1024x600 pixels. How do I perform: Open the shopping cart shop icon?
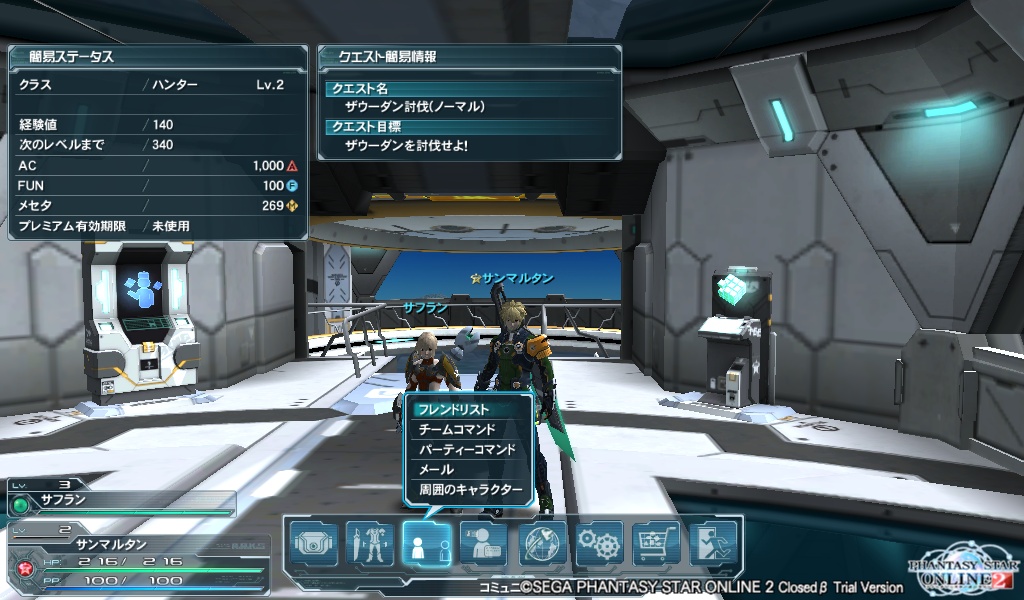657,544
